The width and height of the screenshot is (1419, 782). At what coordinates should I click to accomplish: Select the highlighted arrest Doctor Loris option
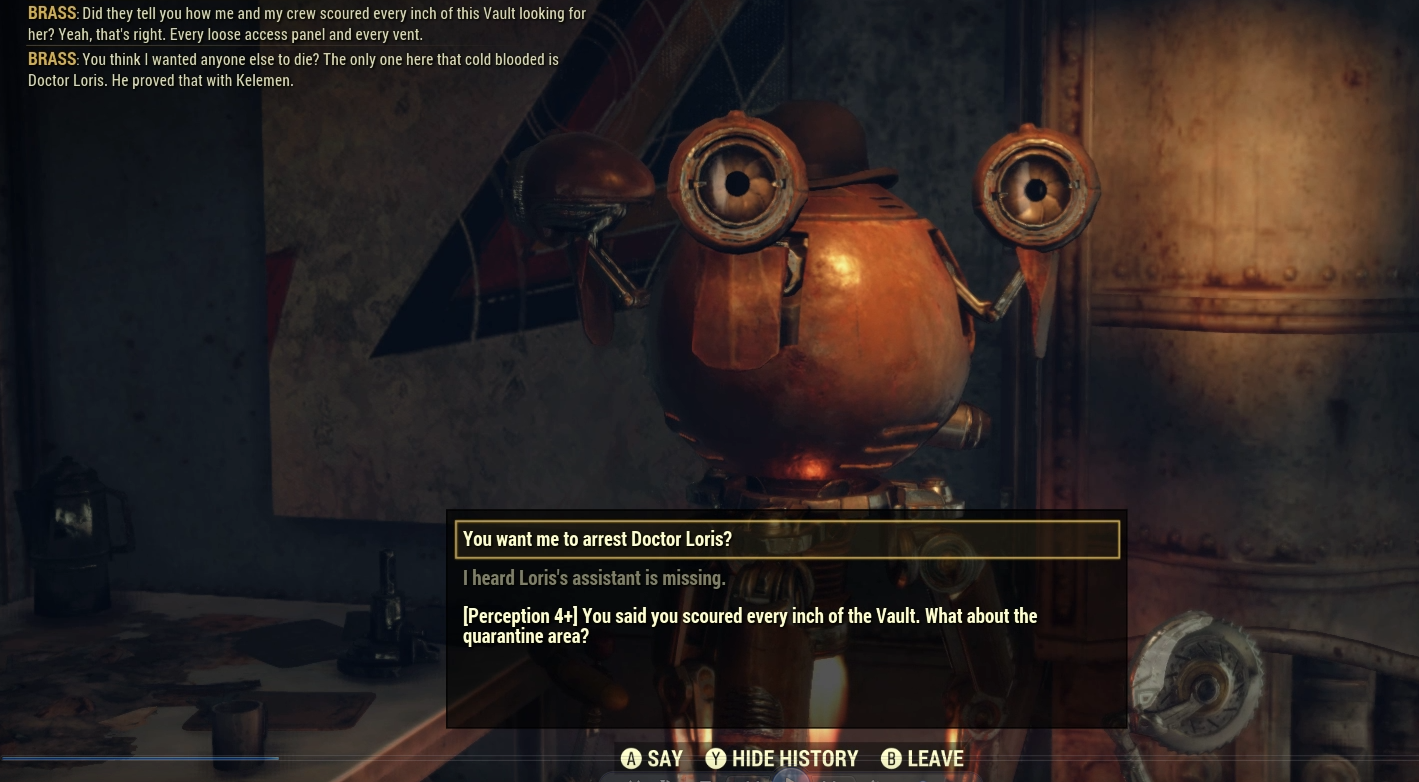[x=597, y=539]
